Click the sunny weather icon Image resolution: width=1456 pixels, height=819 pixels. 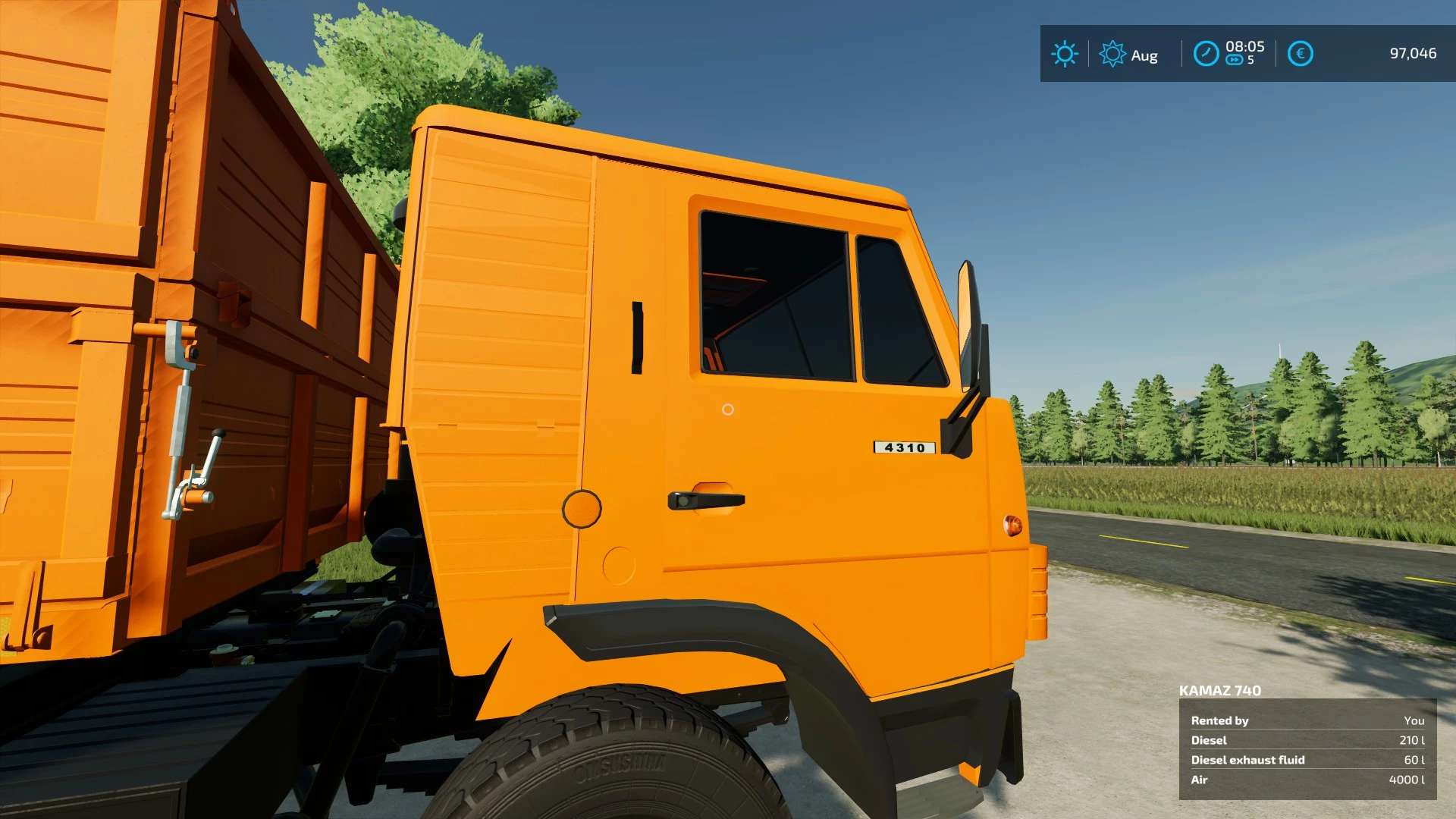coord(1064,54)
